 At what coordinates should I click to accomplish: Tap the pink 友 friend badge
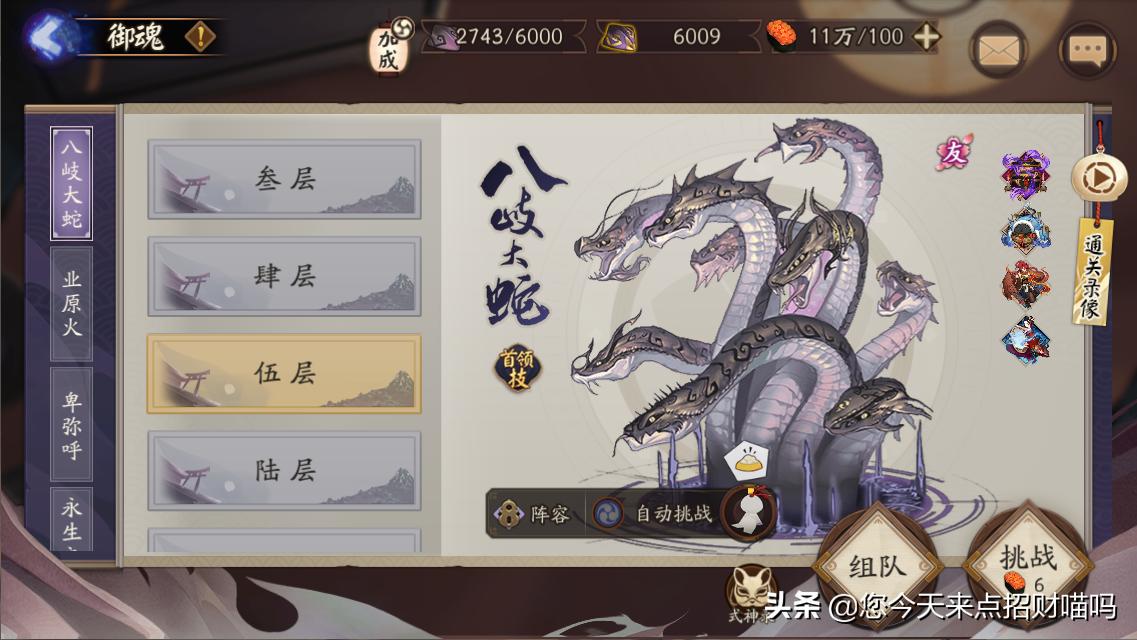pyautogui.click(x=953, y=153)
